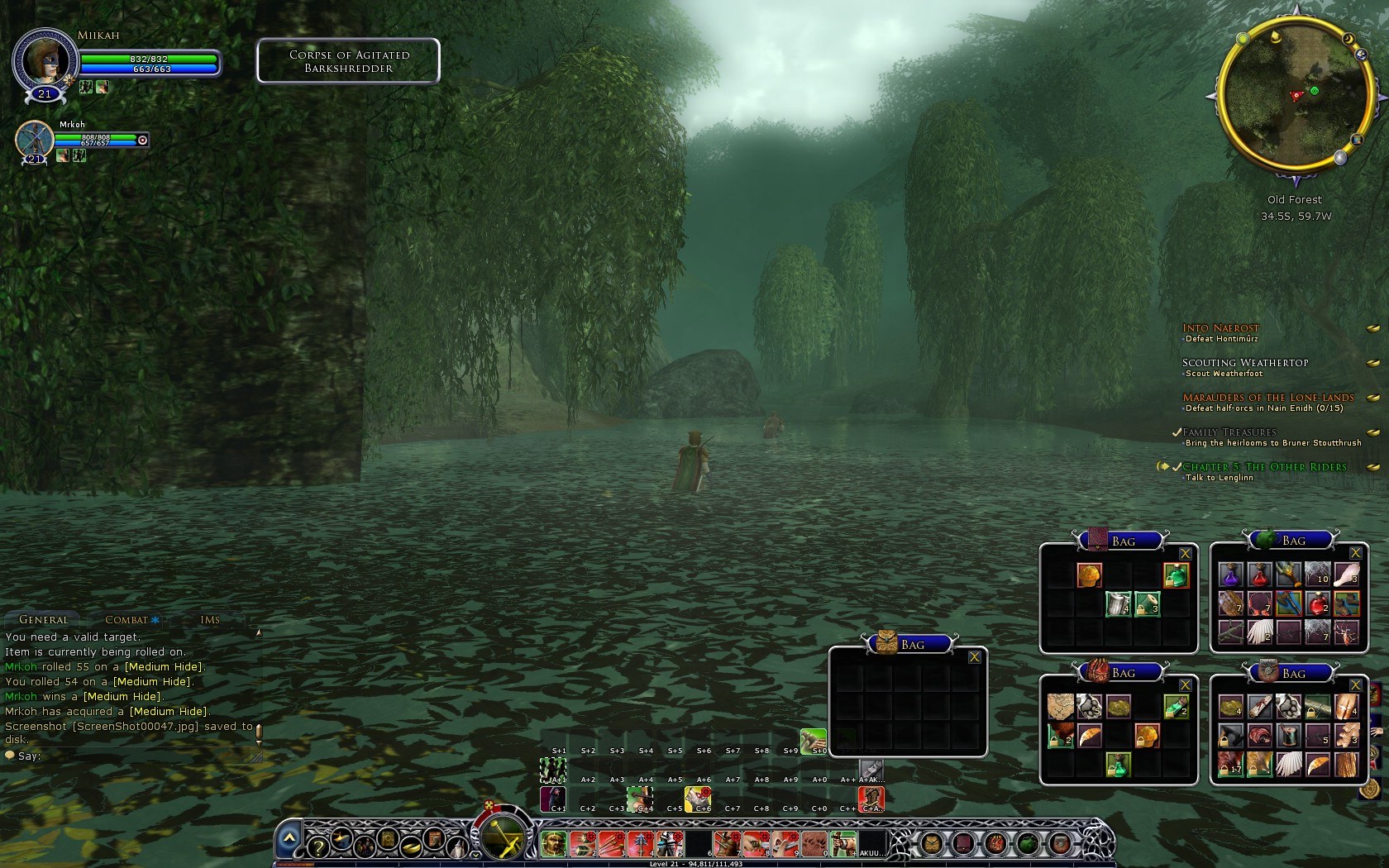
Task: Switch to the Combat chat tab
Action: 126,619
